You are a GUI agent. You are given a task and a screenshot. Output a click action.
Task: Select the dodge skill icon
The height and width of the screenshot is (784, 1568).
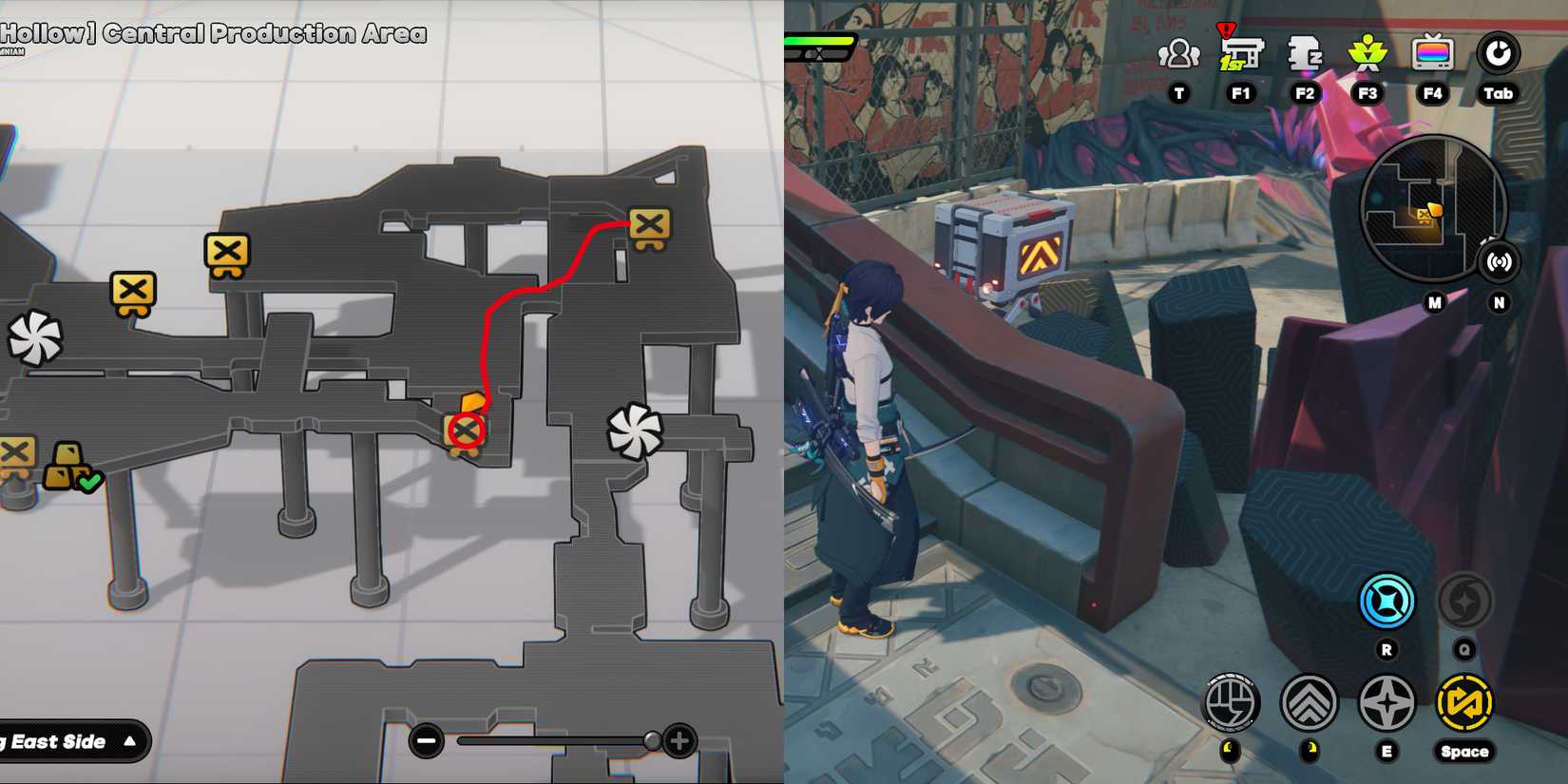pos(1311,703)
